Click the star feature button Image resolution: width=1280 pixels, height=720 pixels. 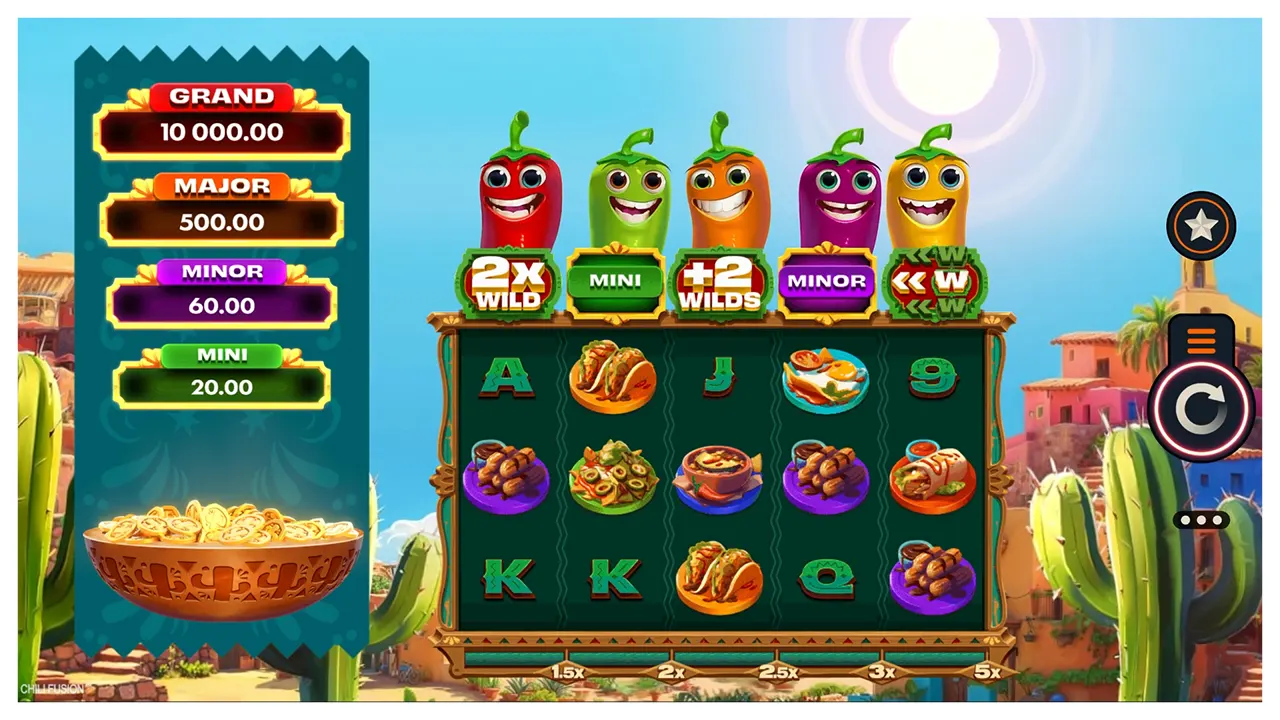click(1200, 226)
